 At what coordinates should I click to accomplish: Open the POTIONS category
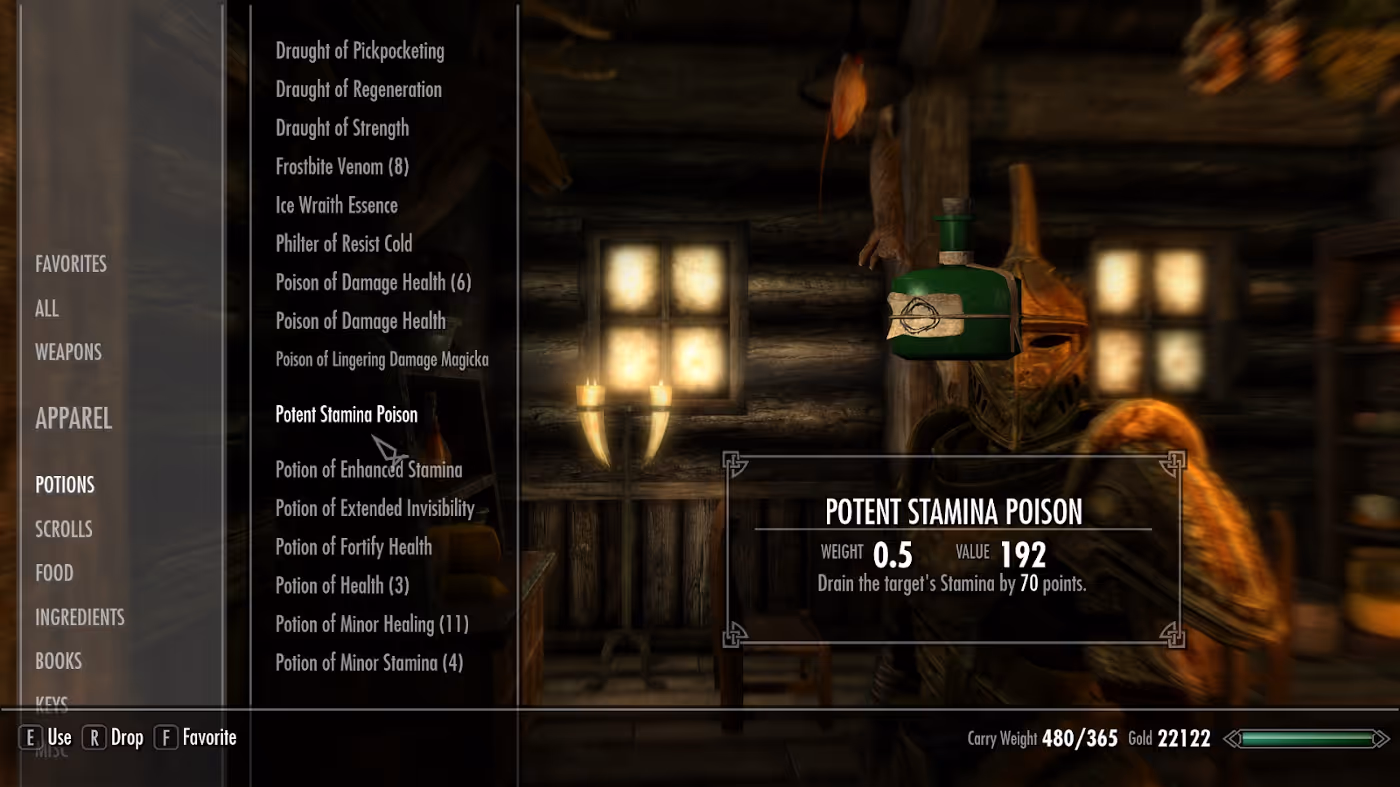[64, 484]
